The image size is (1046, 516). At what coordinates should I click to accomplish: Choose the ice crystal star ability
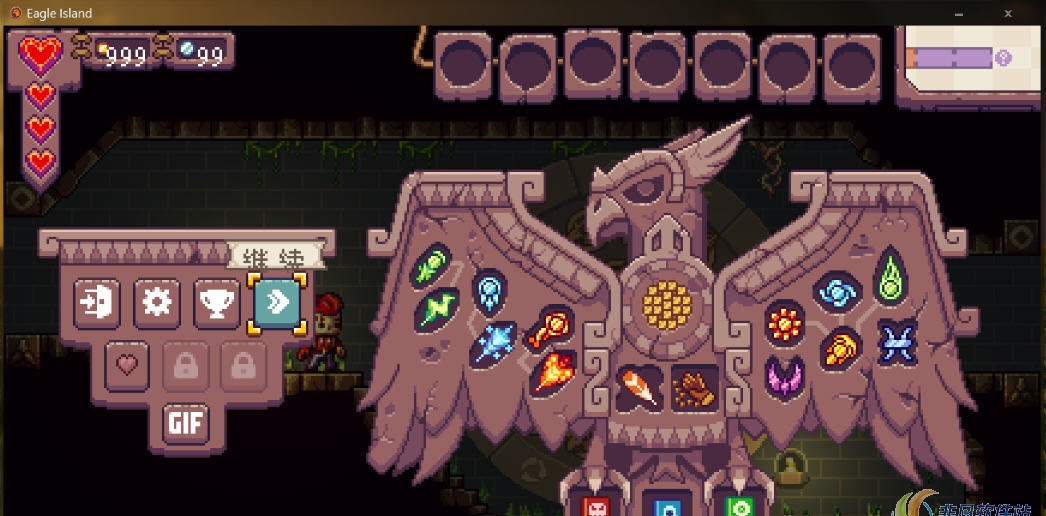coord(496,342)
